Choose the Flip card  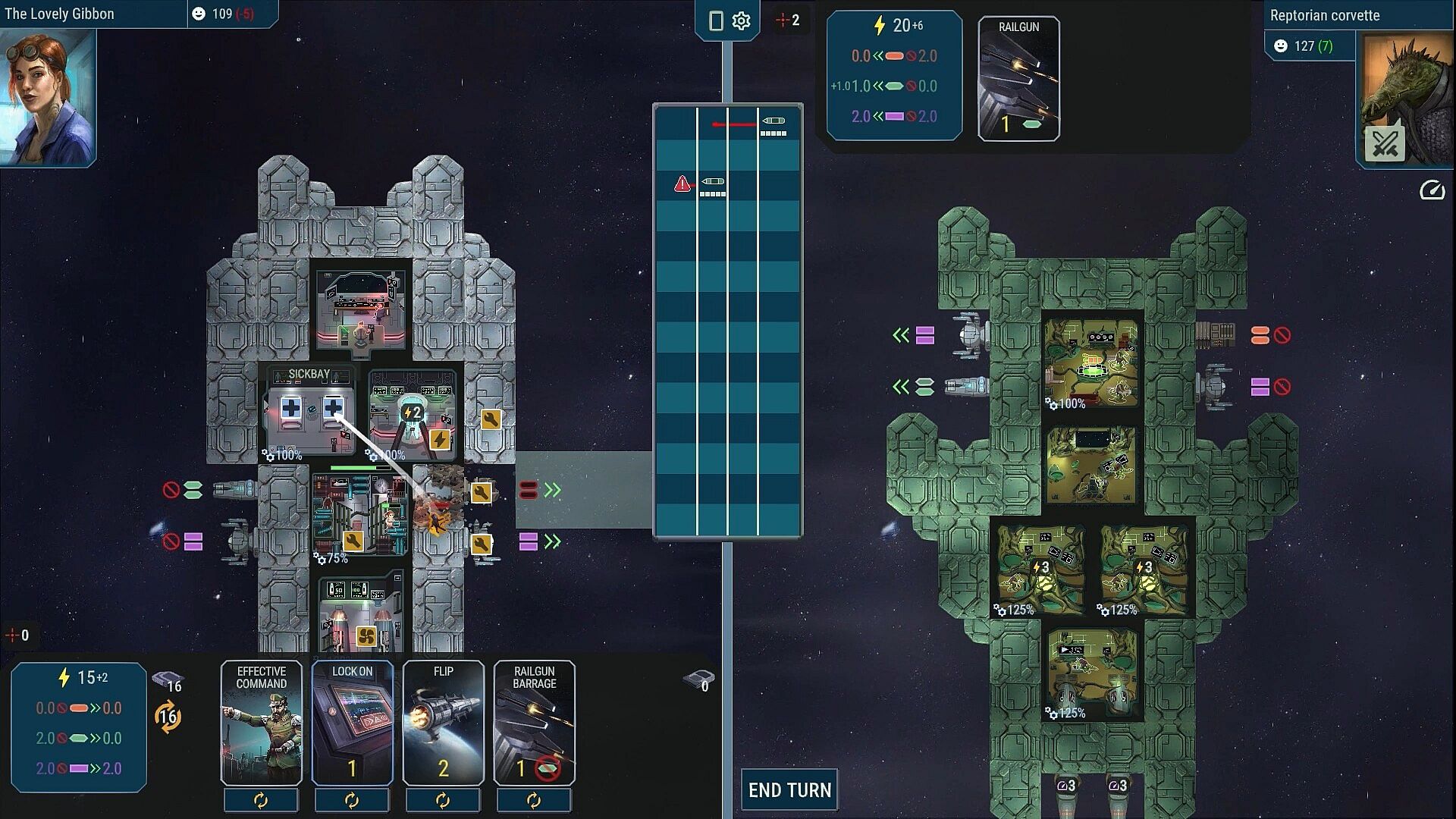coord(443,722)
